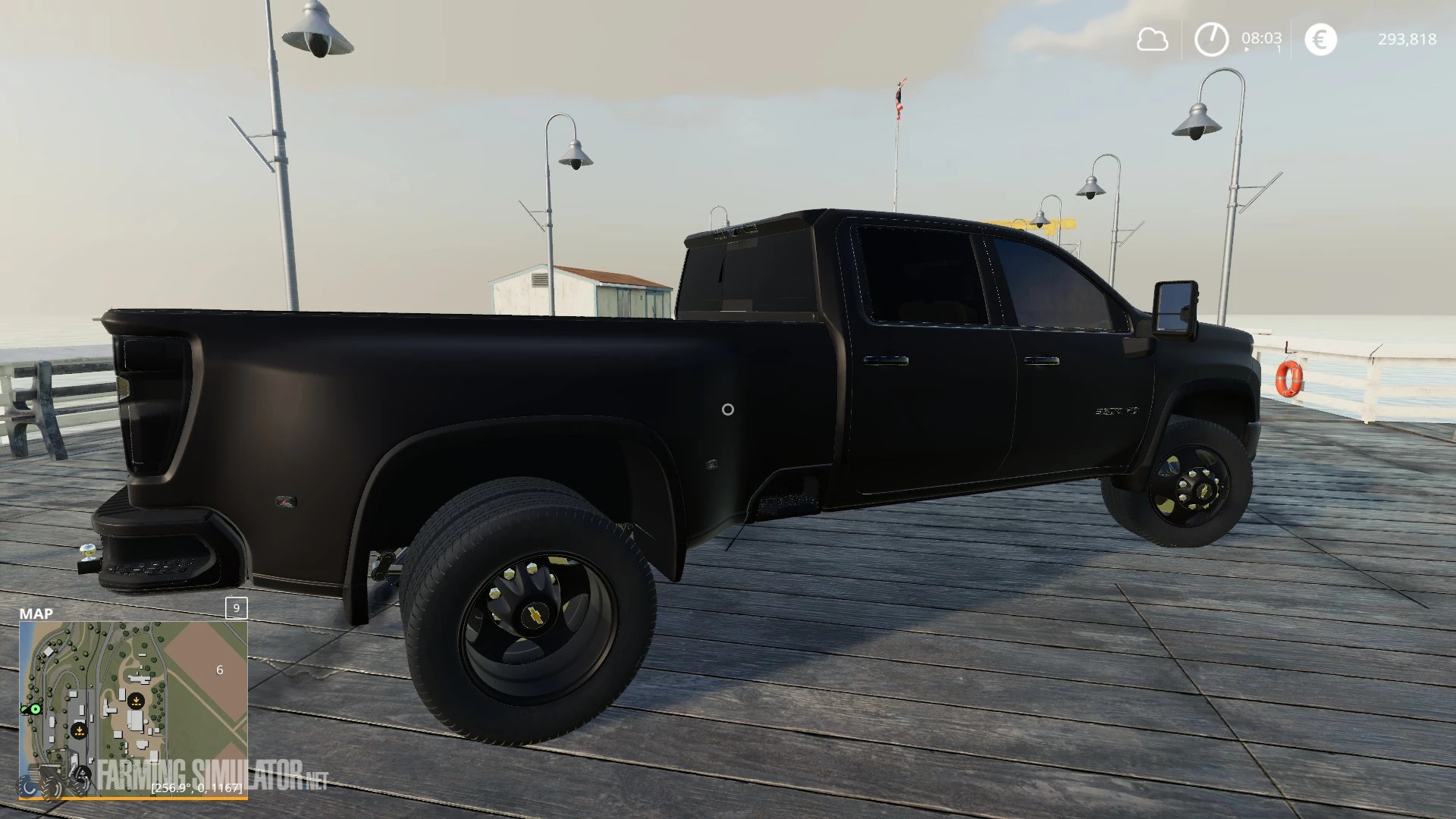Image resolution: width=1456 pixels, height=819 pixels.
Task: Select the green player marker on the minimap
Action: pyautogui.click(x=35, y=709)
